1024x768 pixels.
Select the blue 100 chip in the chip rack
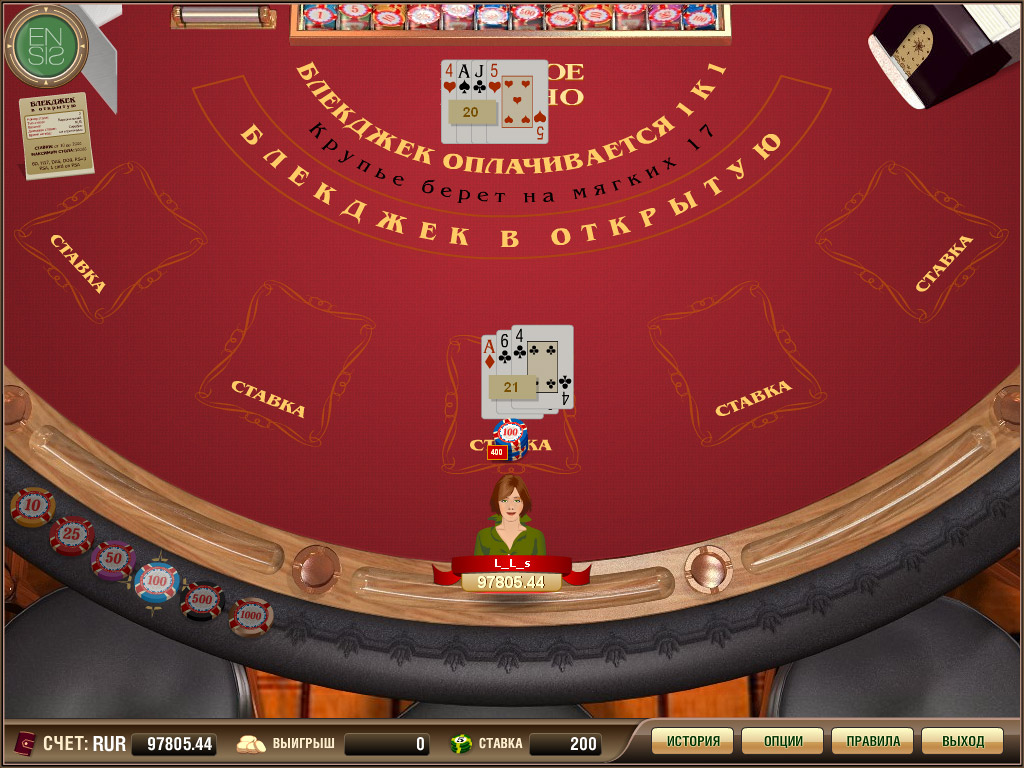(157, 581)
